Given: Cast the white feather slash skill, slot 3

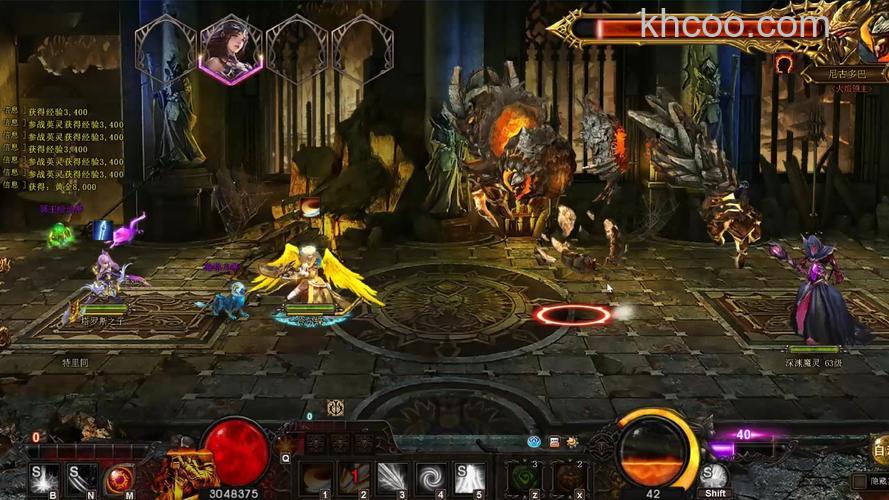Looking at the screenshot, I should [x=391, y=477].
